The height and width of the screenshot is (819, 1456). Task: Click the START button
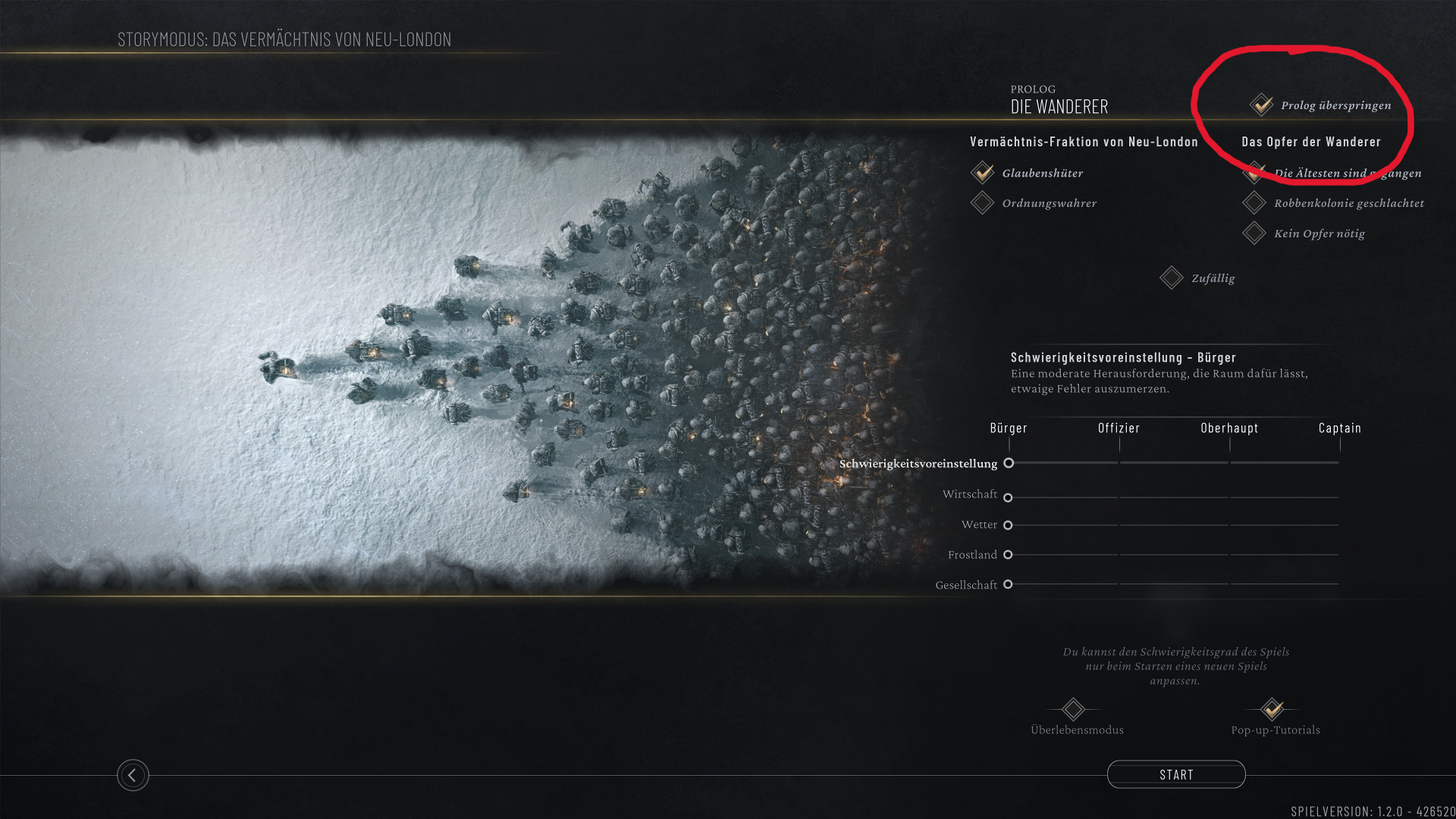pyautogui.click(x=1176, y=774)
